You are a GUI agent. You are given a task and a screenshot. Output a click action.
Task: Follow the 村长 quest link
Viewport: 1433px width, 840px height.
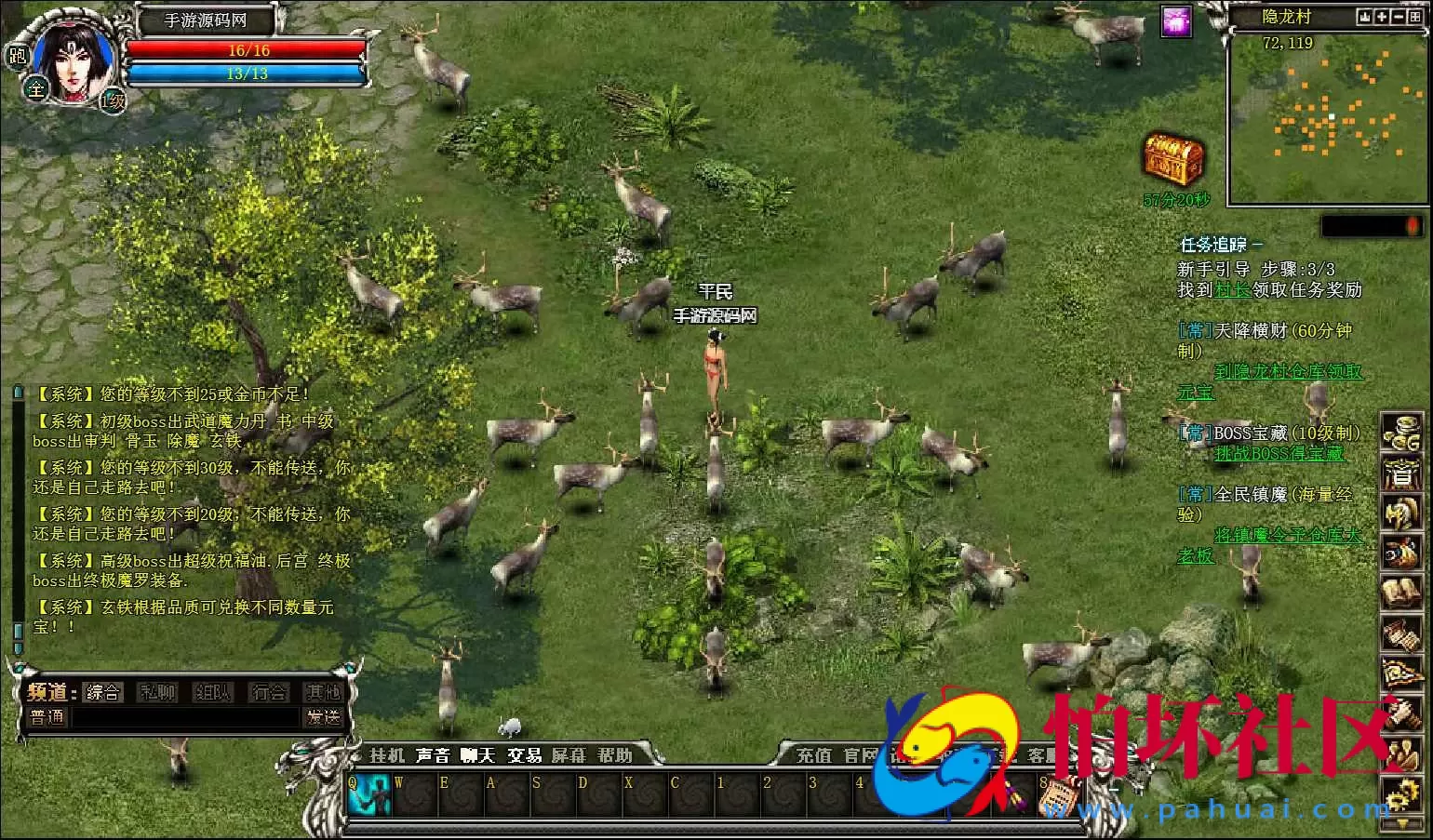tap(1233, 290)
